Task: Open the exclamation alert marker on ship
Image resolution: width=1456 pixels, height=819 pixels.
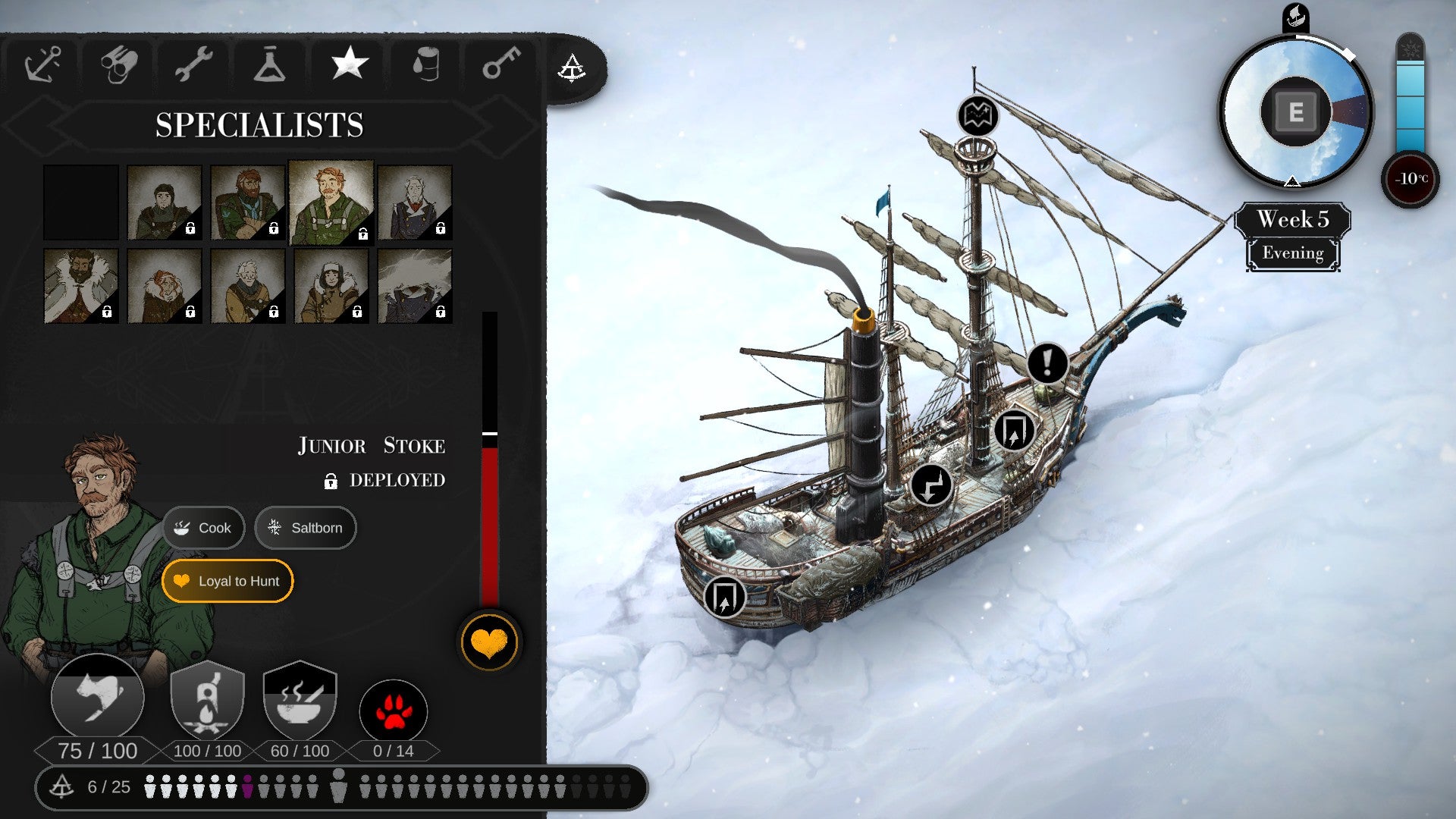Action: pyautogui.click(x=1047, y=363)
